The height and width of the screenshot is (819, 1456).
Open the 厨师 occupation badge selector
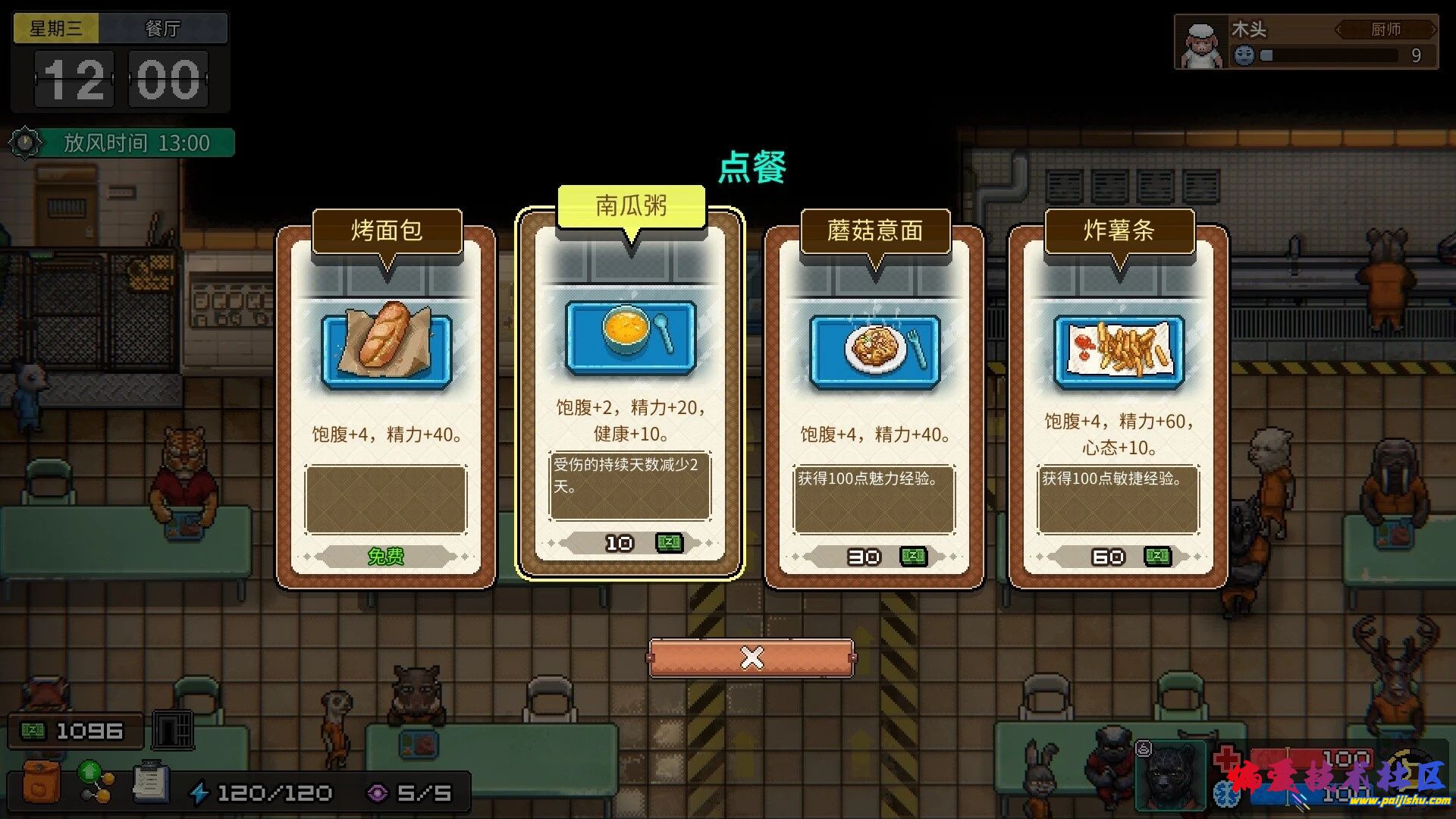pyautogui.click(x=1389, y=29)
